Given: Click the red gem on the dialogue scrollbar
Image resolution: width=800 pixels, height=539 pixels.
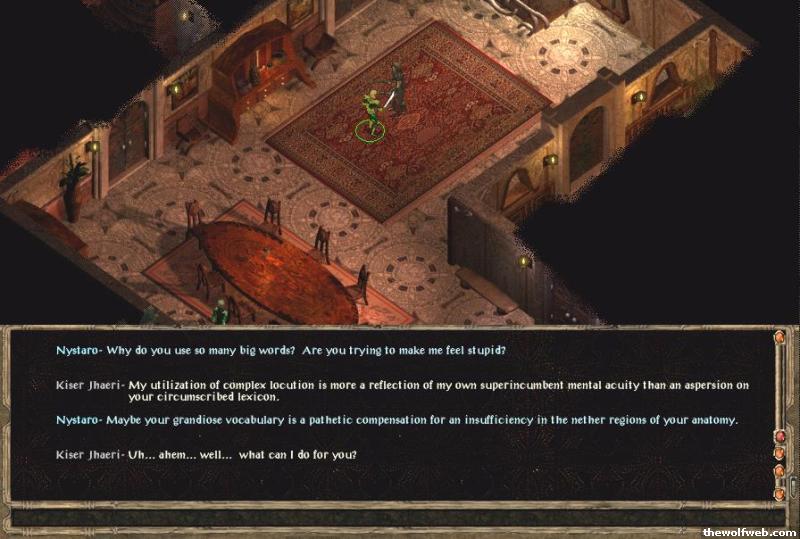Looking at the screenshot, I should [779, 437].
